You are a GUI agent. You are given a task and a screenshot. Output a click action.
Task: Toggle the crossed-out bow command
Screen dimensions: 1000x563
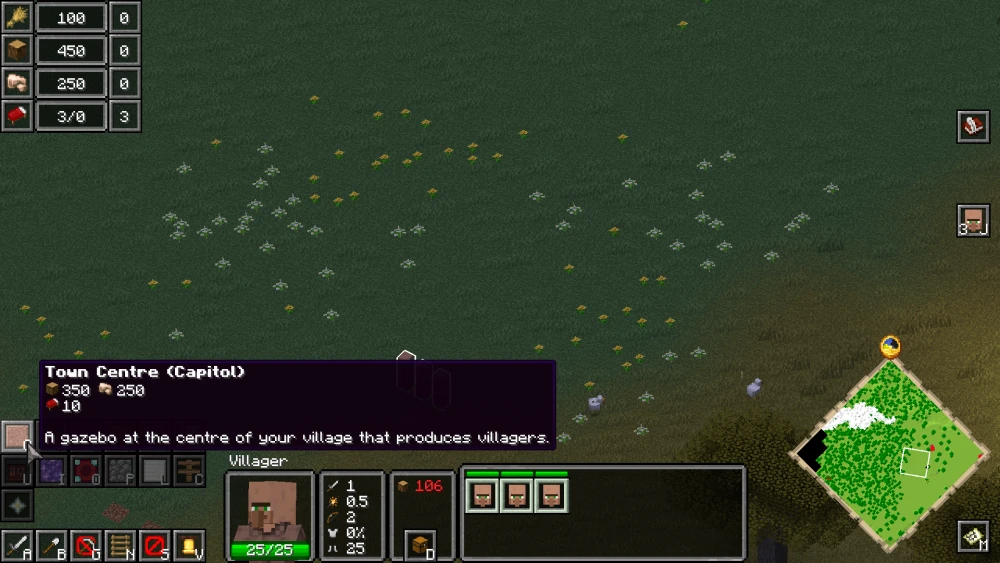click(x=87, y=546)
